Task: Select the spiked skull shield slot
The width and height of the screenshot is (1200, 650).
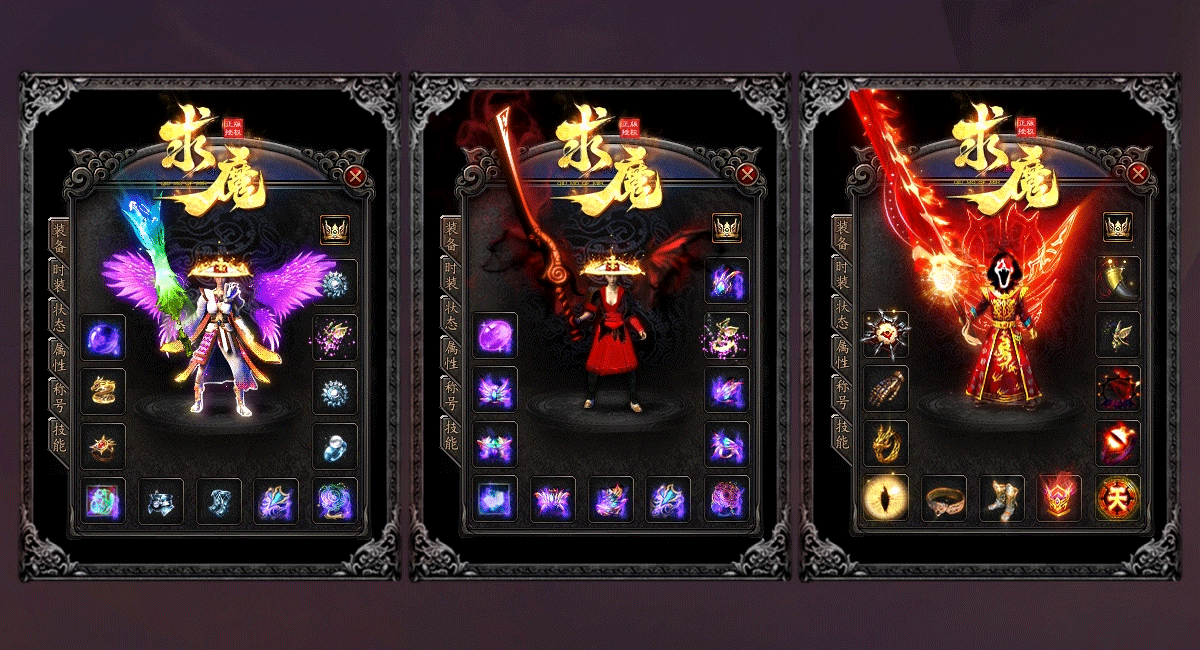Action: [885, 334]
